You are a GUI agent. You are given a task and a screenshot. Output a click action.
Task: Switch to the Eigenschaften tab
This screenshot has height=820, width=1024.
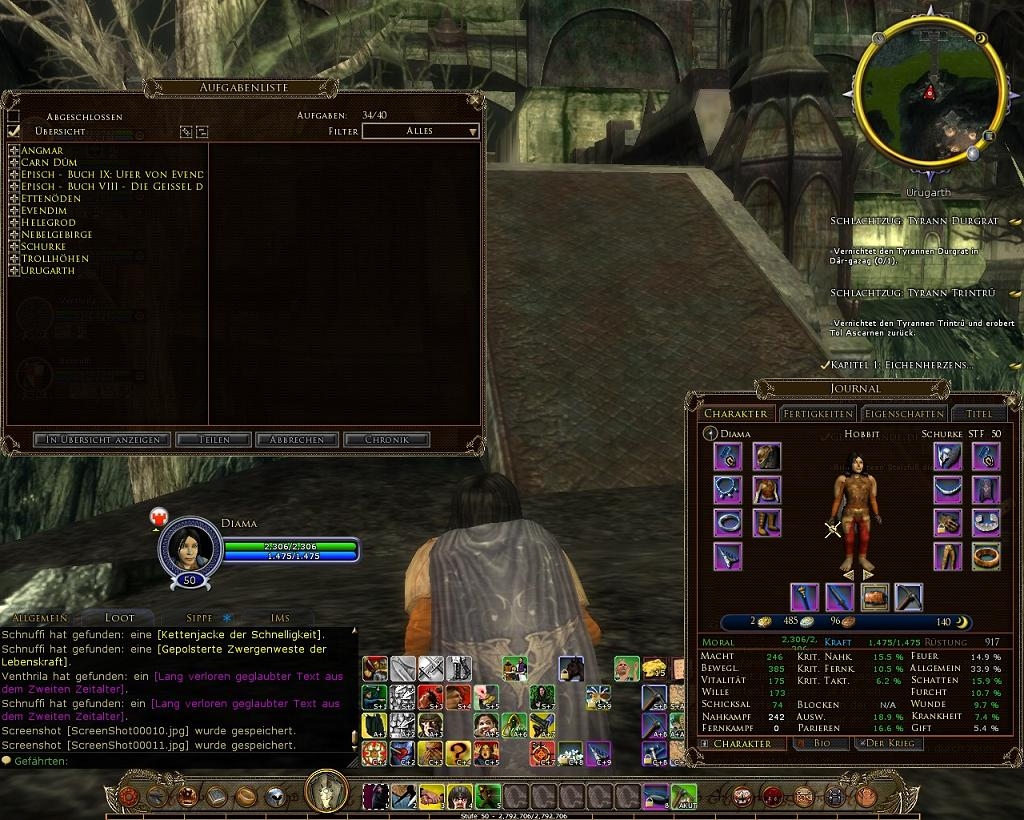point(904,414)
